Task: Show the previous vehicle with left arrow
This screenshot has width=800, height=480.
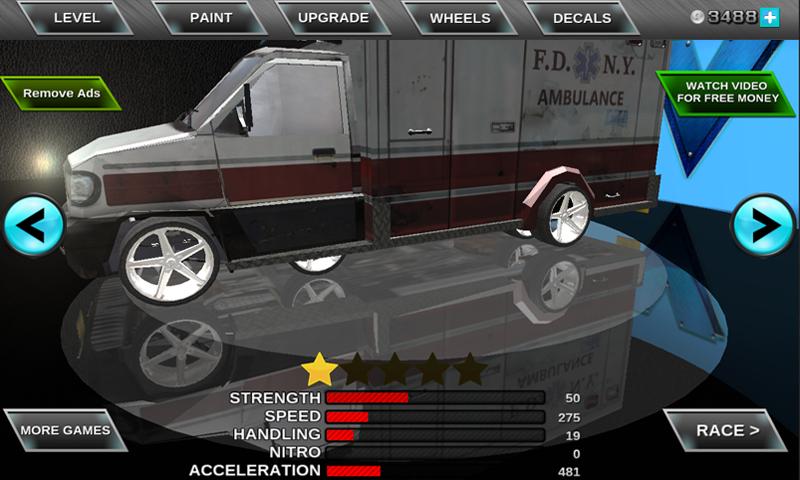Action: click(33, 226)
